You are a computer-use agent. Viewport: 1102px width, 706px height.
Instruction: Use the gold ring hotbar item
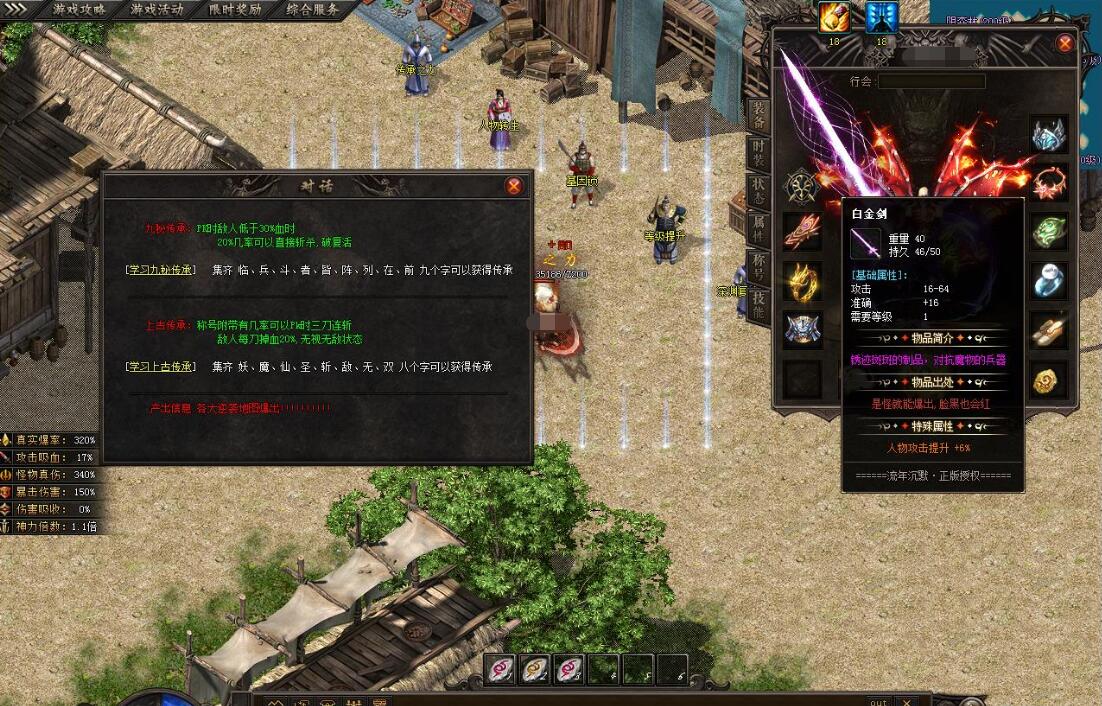[535, 669]
